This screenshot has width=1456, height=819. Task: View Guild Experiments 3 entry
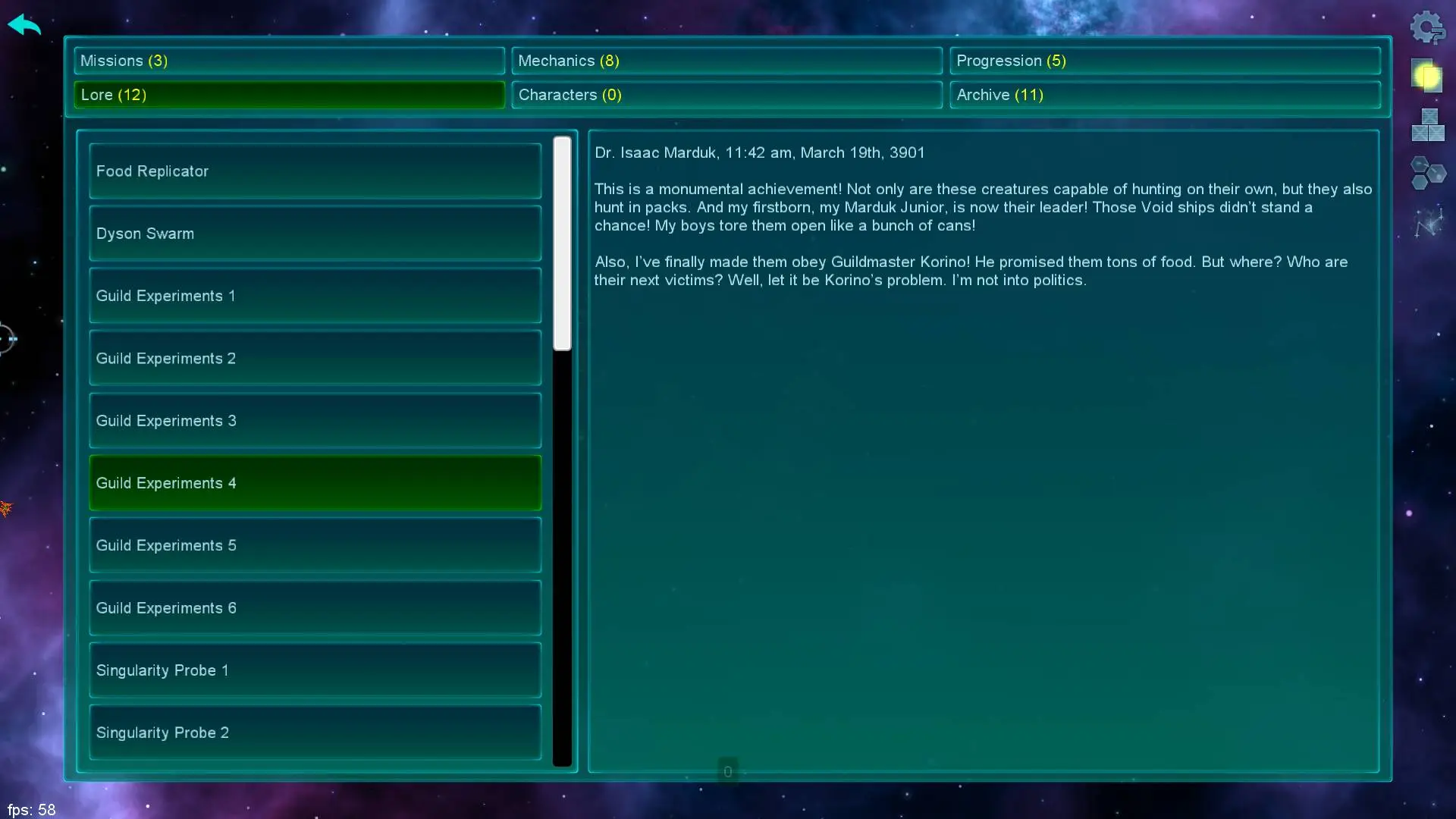click(x=315, y=421)
